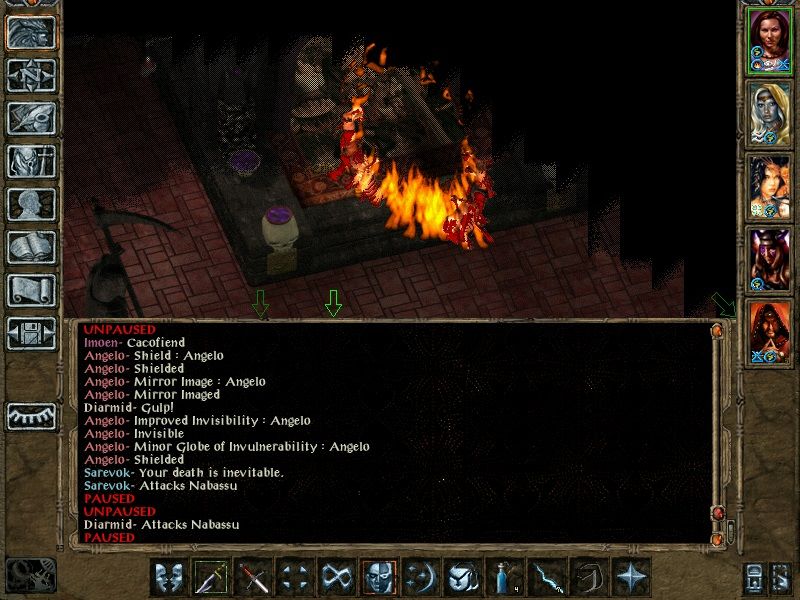Viewport: 800px width, 600px height.
Task: Show the character record bust icon
Action: tap(31, 204)
